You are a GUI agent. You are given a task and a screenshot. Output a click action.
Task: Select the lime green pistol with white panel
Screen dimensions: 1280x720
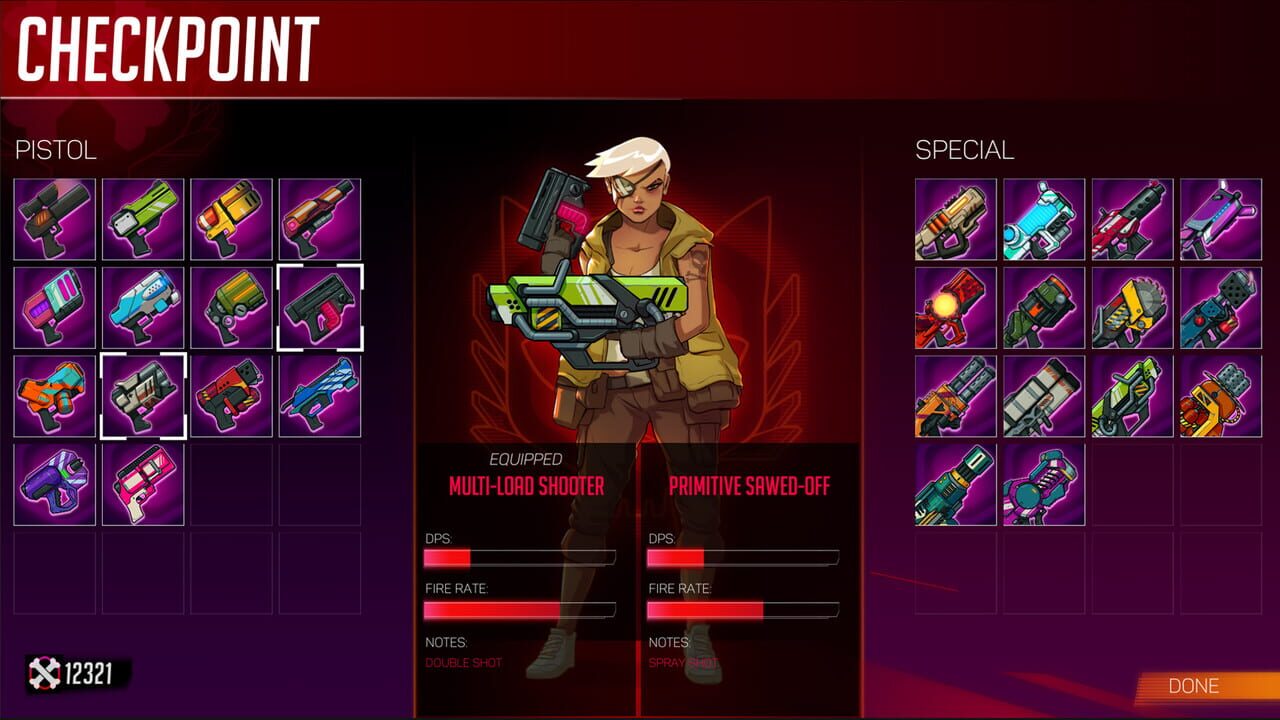143,220
